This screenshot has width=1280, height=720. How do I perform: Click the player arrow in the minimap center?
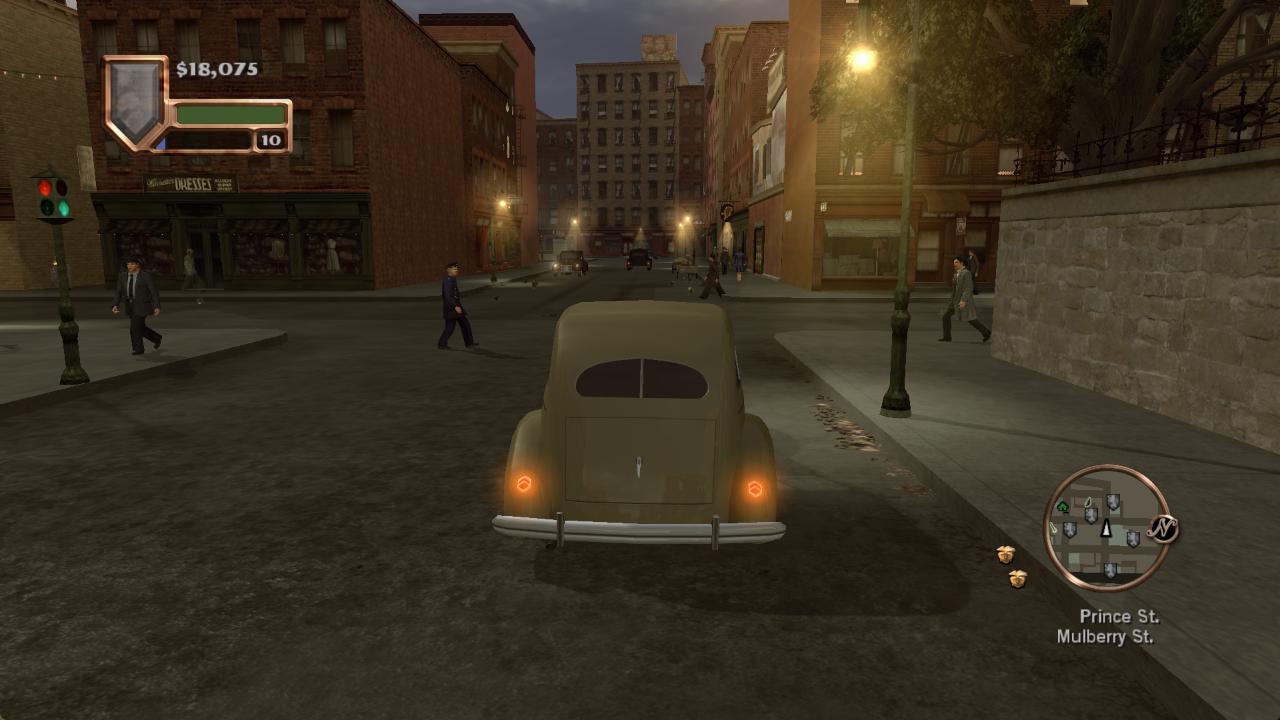click(x=1106, y=528)
